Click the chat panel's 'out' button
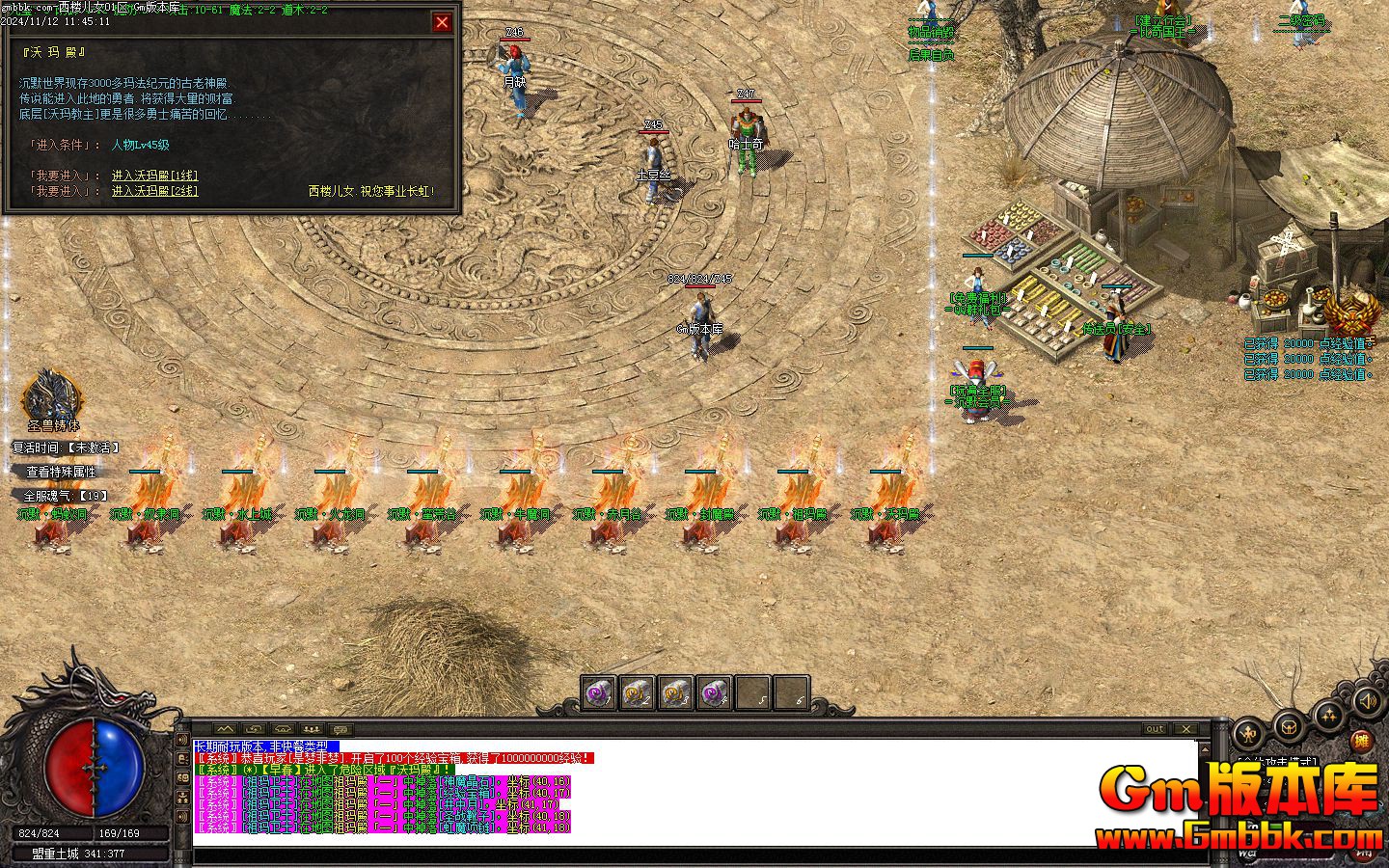Screen dimensions: 1389x868 click(x=1155, y=729)
